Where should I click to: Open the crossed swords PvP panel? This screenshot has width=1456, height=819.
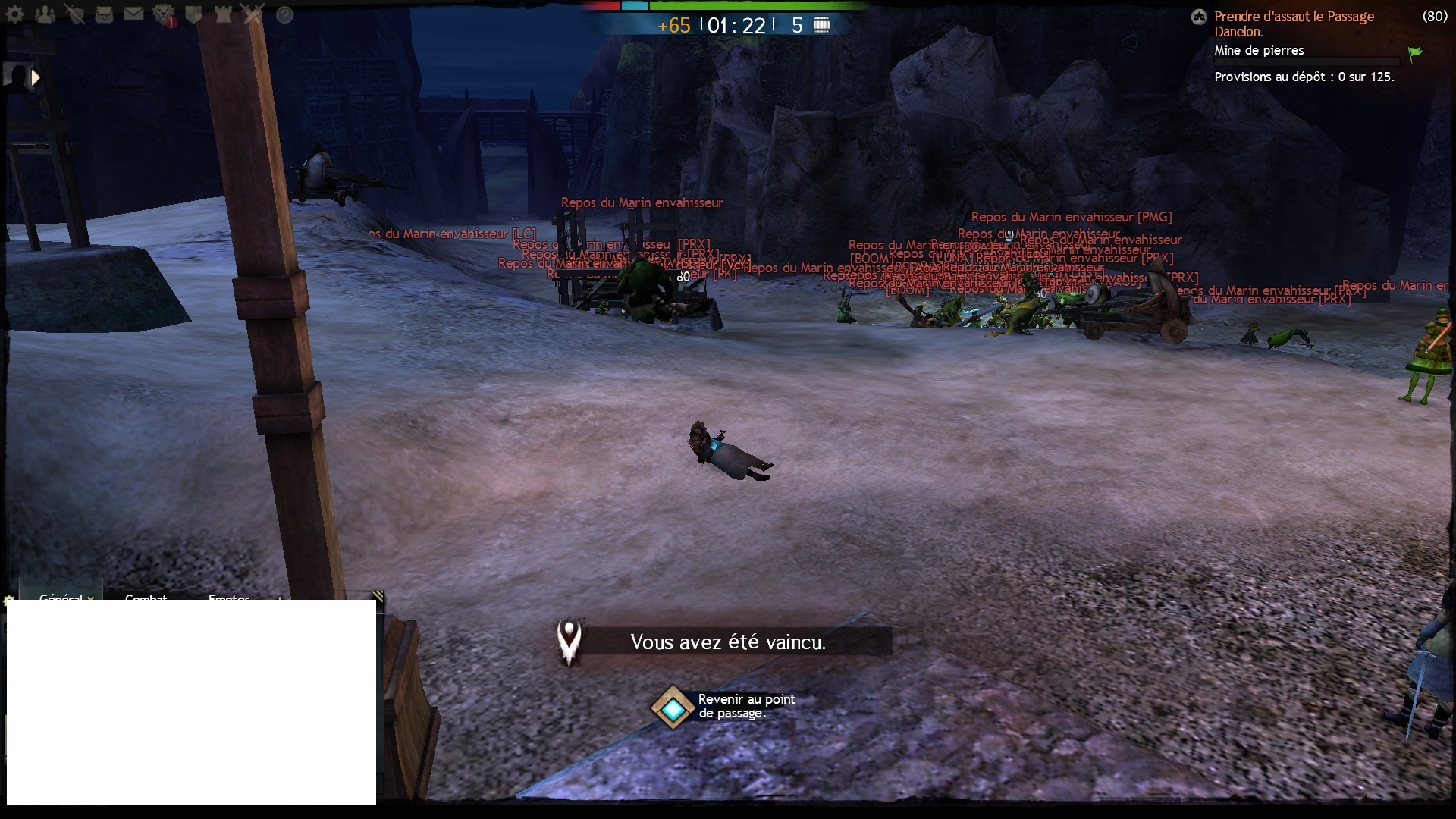(x=253, y=14)
